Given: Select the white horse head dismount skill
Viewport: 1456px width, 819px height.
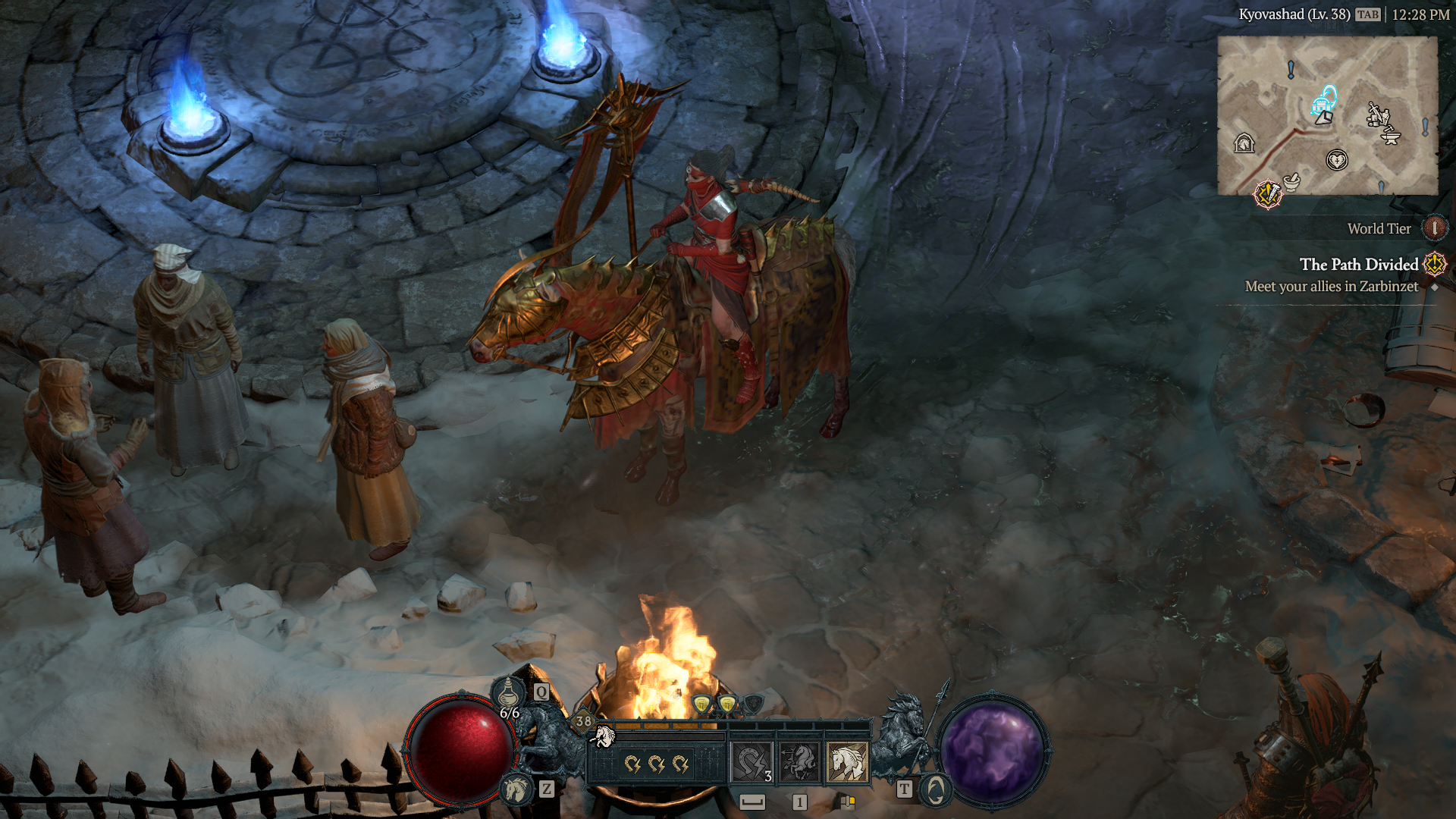Looking at the screenshot, I should [x=847, y=762].
